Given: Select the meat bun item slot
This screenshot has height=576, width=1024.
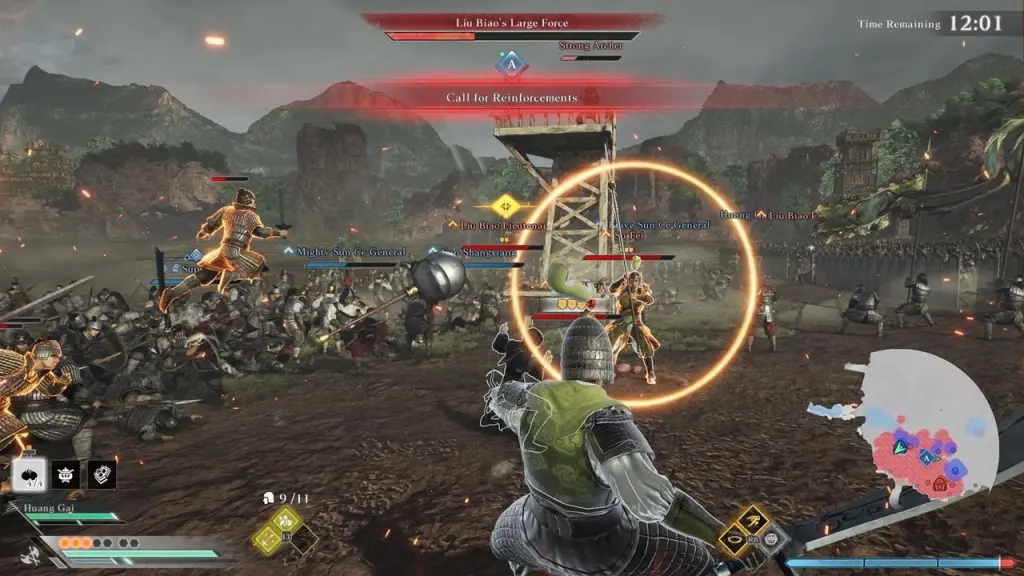Looking at the screenshot, I should pos(29,474).
